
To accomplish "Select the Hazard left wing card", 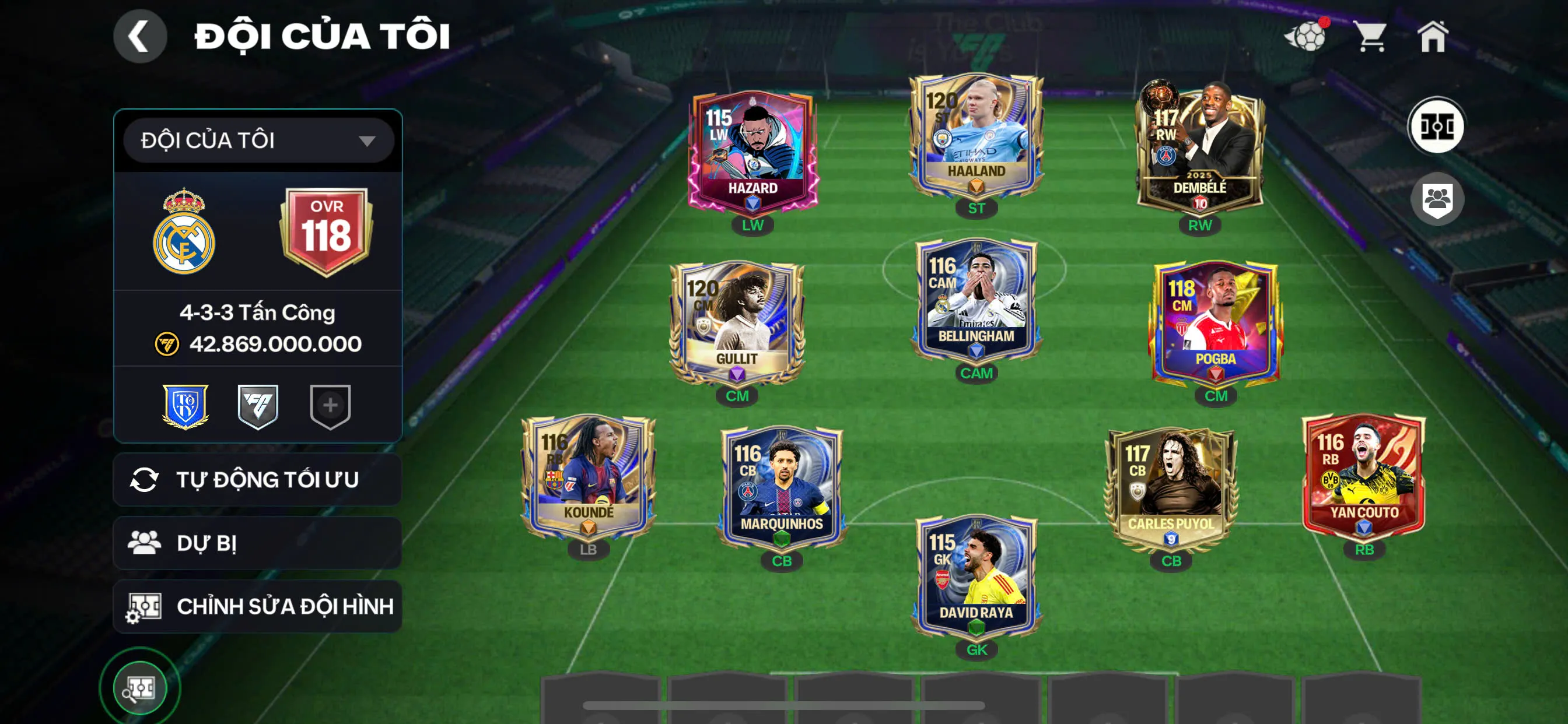I will click(x=753, y=152).
